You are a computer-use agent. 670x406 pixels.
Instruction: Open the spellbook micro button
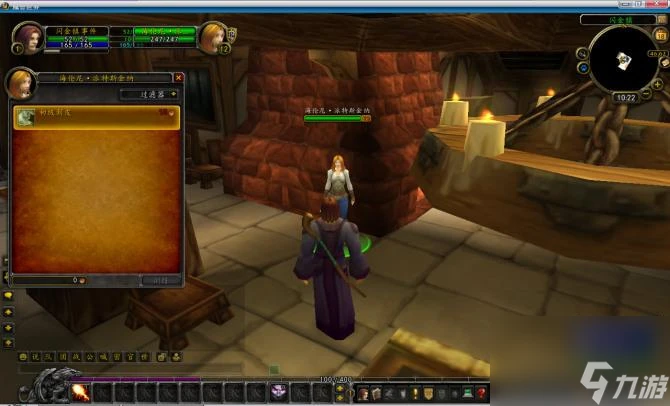[377, 393]
